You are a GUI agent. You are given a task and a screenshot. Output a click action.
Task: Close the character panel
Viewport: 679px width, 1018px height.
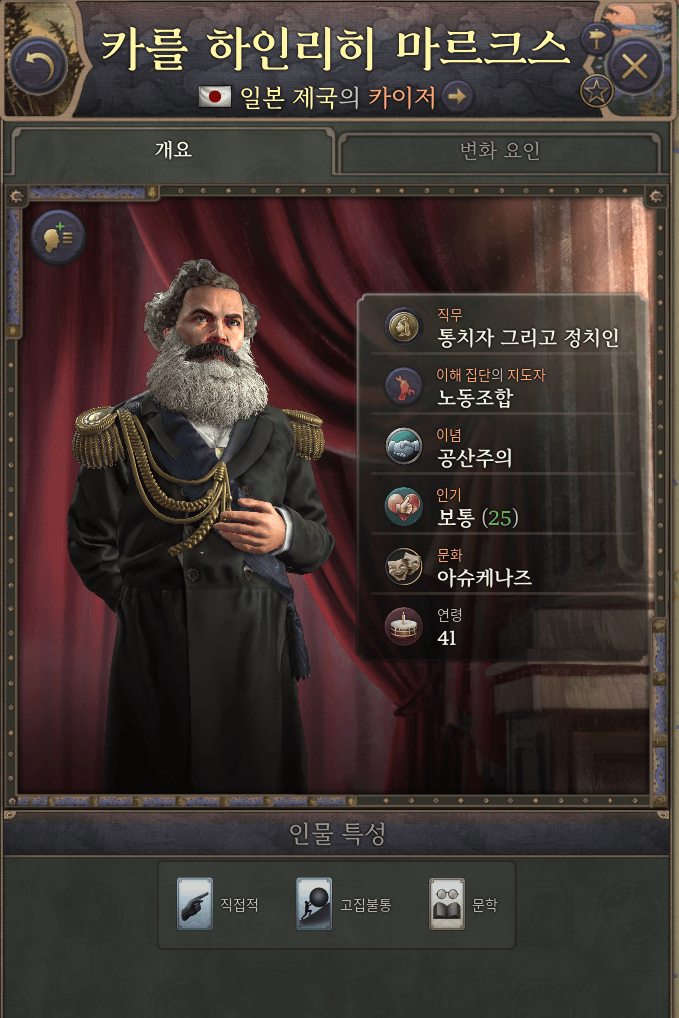coord(635,66)
